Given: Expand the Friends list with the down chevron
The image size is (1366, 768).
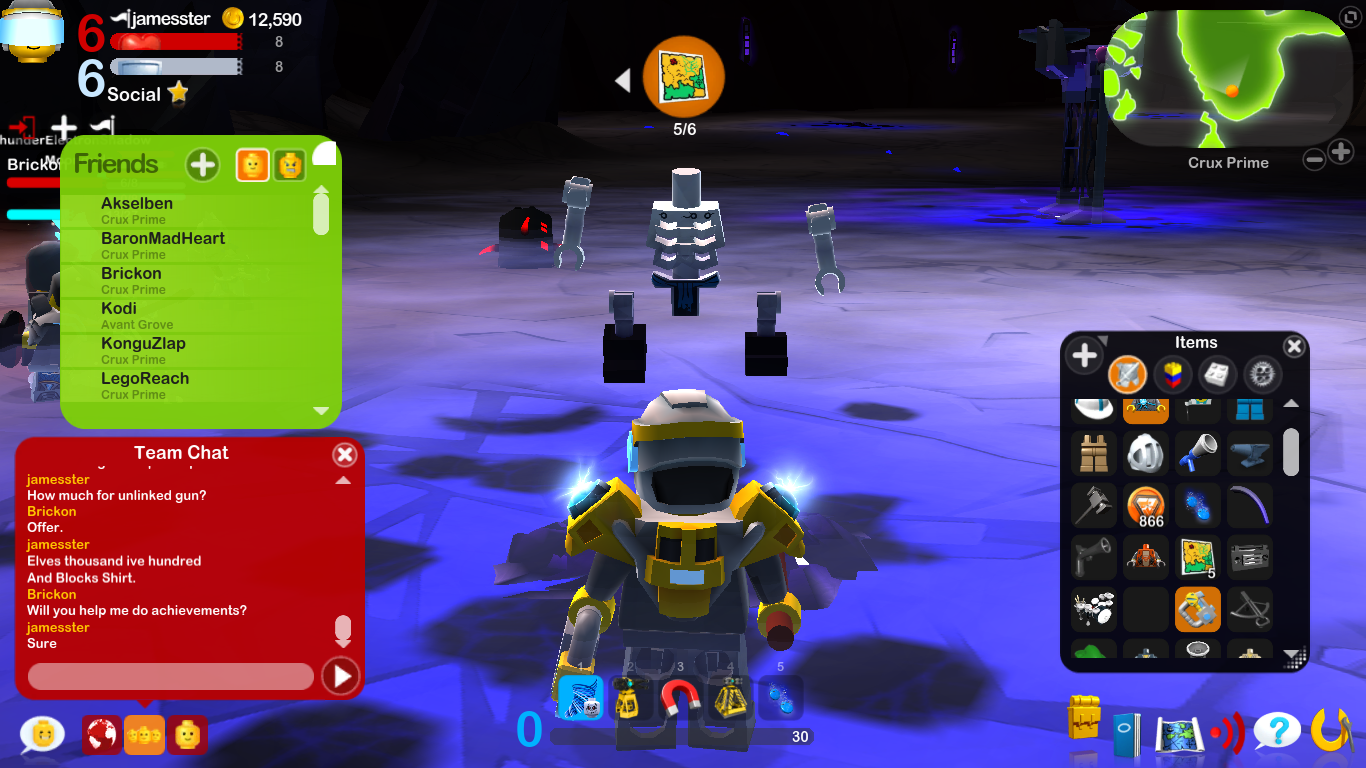Looking at the screenshot, I should point(321,410).
